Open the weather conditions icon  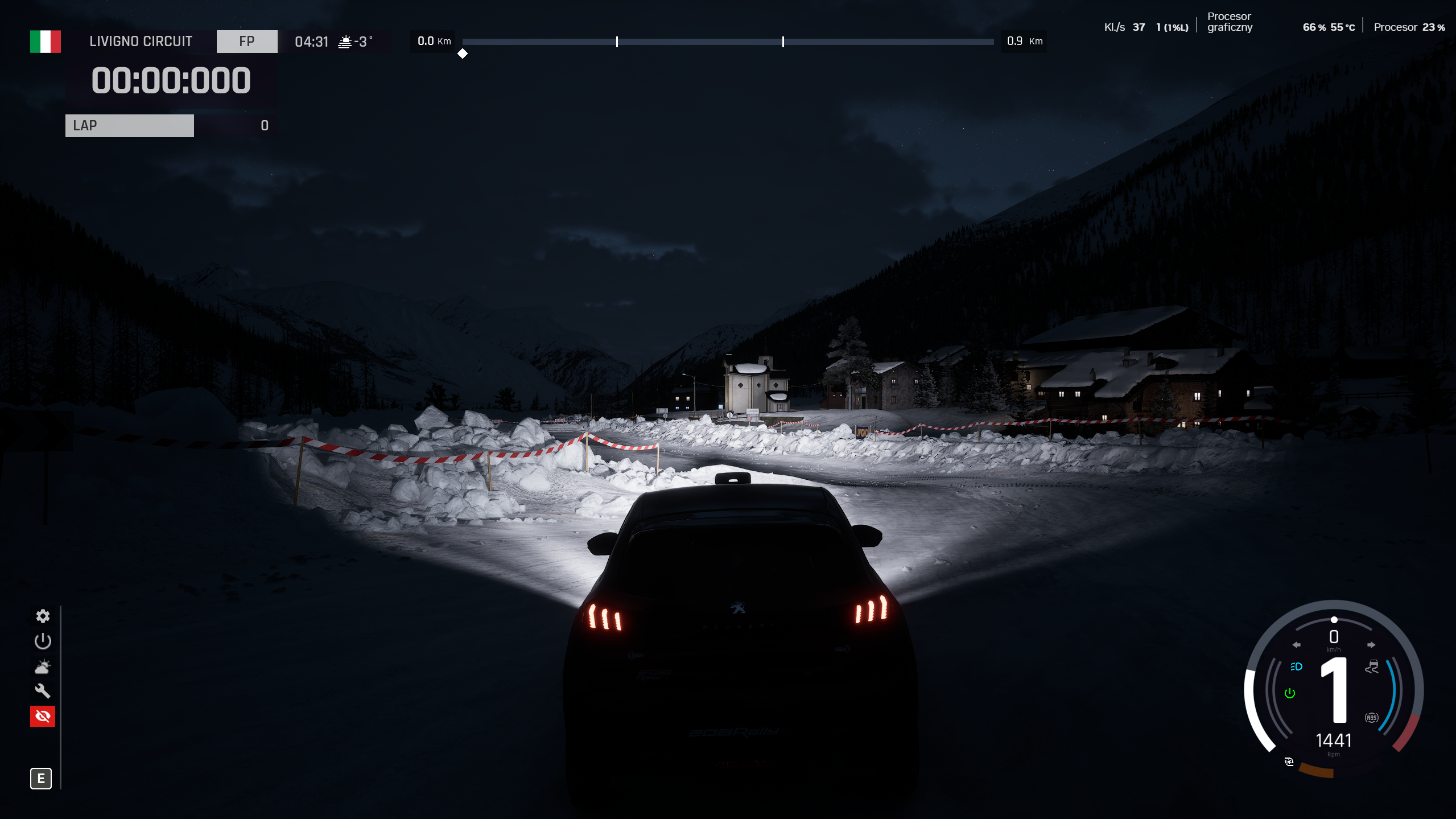point(43,666)
